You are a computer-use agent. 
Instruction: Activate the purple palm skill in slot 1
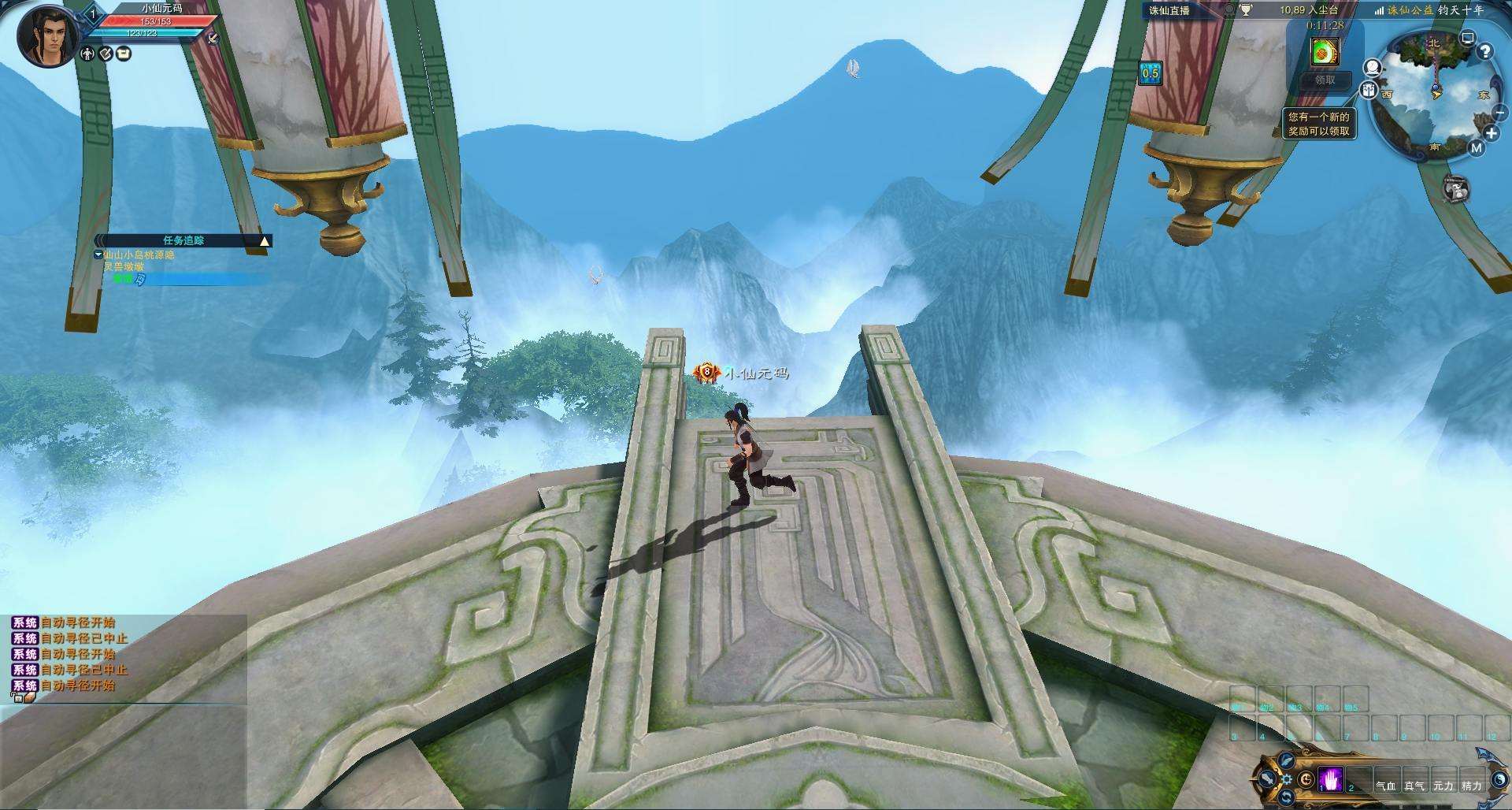[x=1331, y=779]
